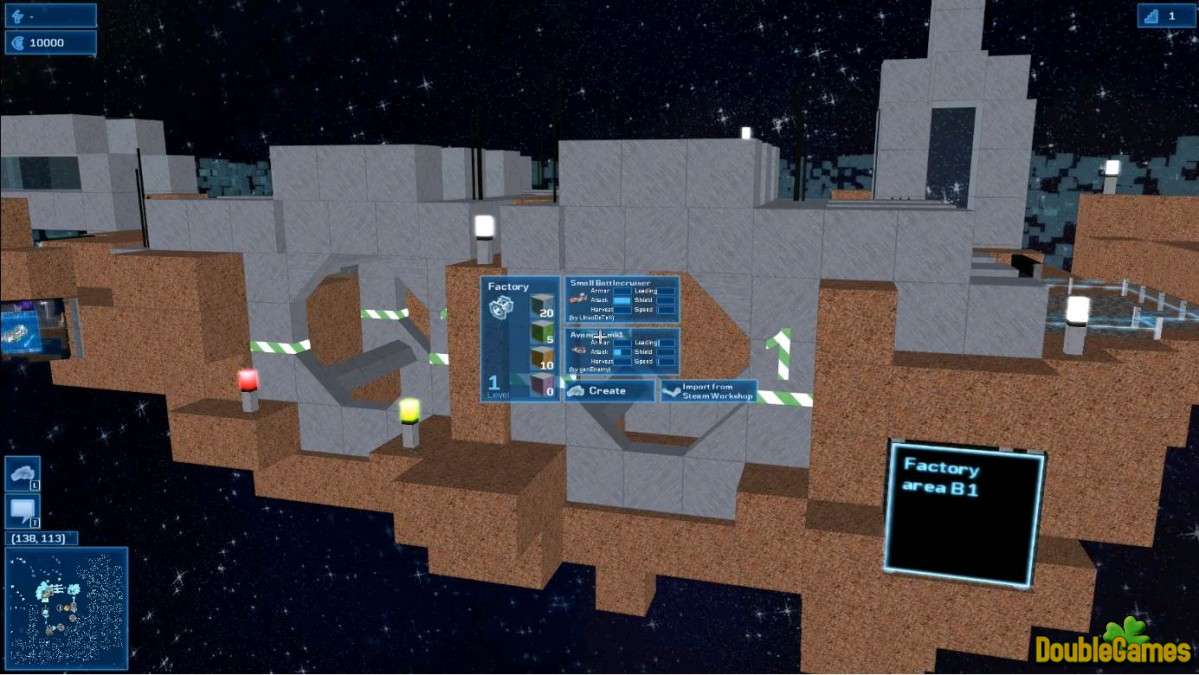Click the Create ship button
Screen dimensions: 1199x675
click(x=609, y=391)
